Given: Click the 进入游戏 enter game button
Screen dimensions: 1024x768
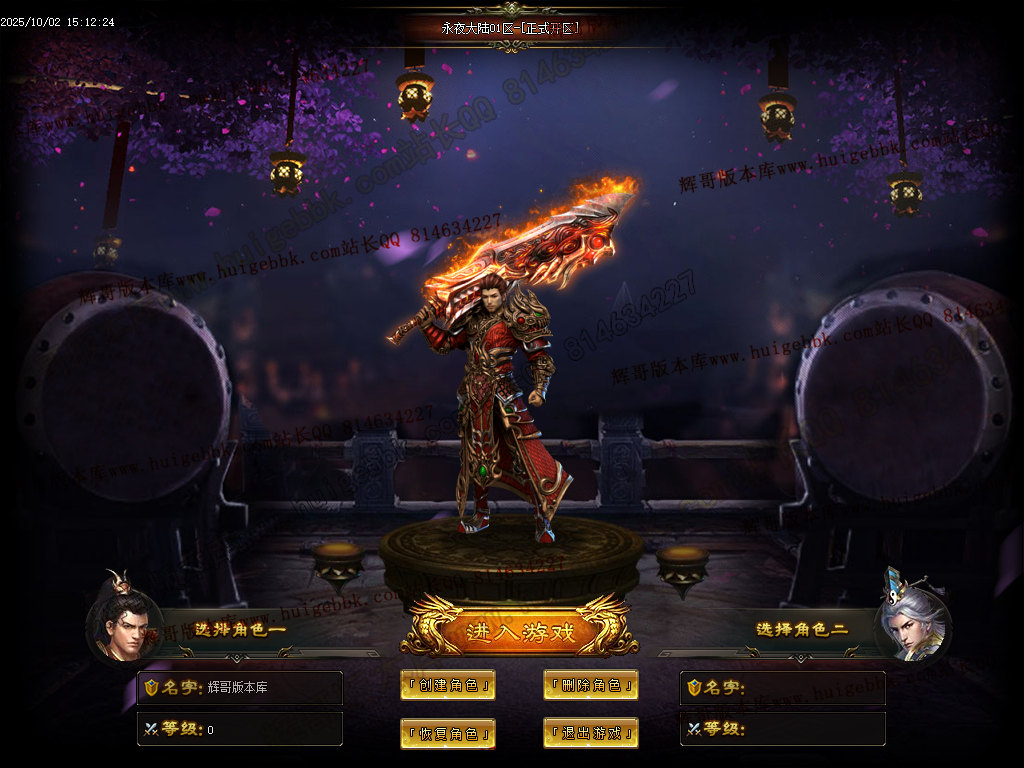Looking at the screenshot, I should pos(519,631).
